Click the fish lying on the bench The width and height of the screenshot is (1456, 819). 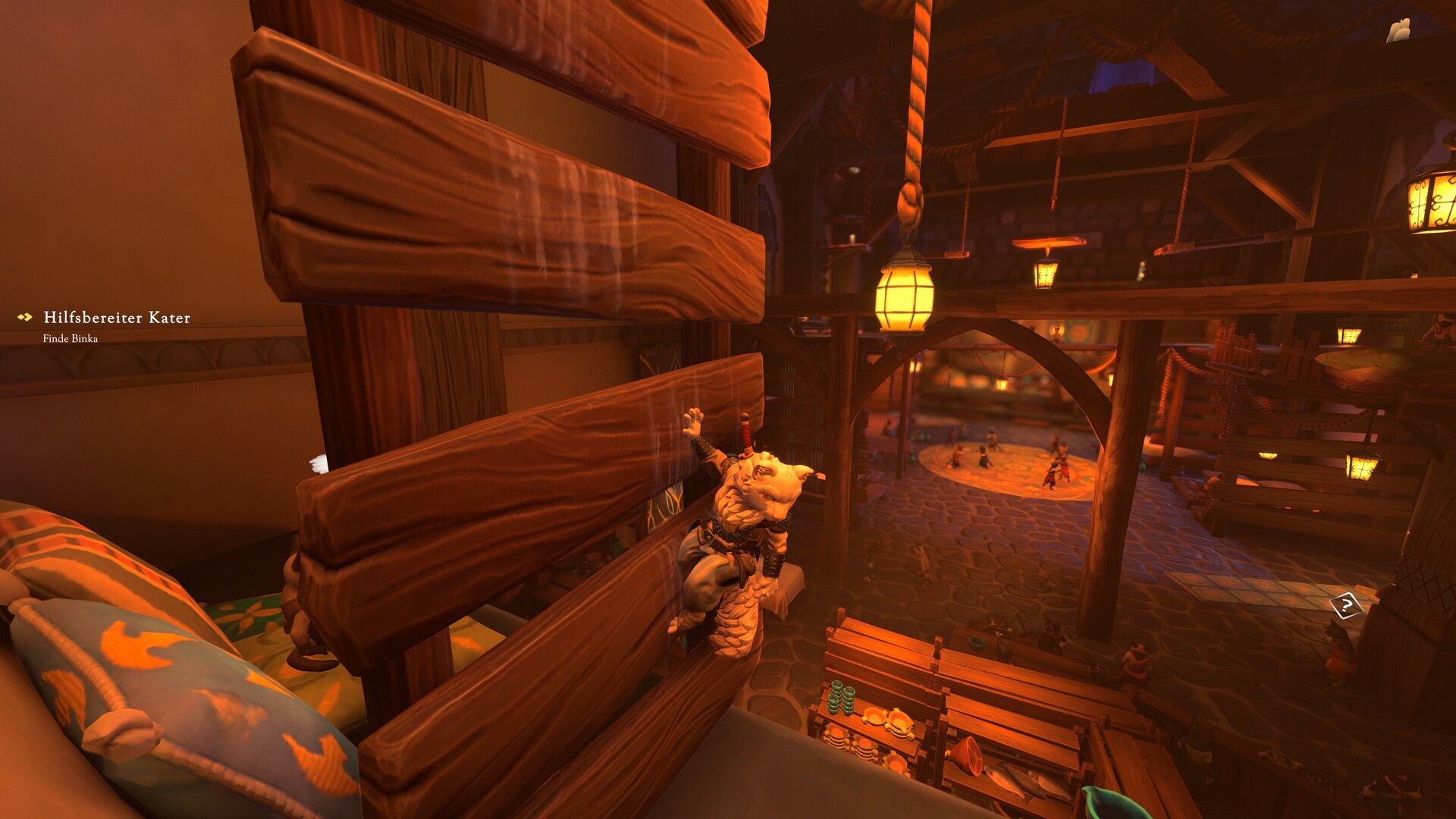click(1009, 777)
